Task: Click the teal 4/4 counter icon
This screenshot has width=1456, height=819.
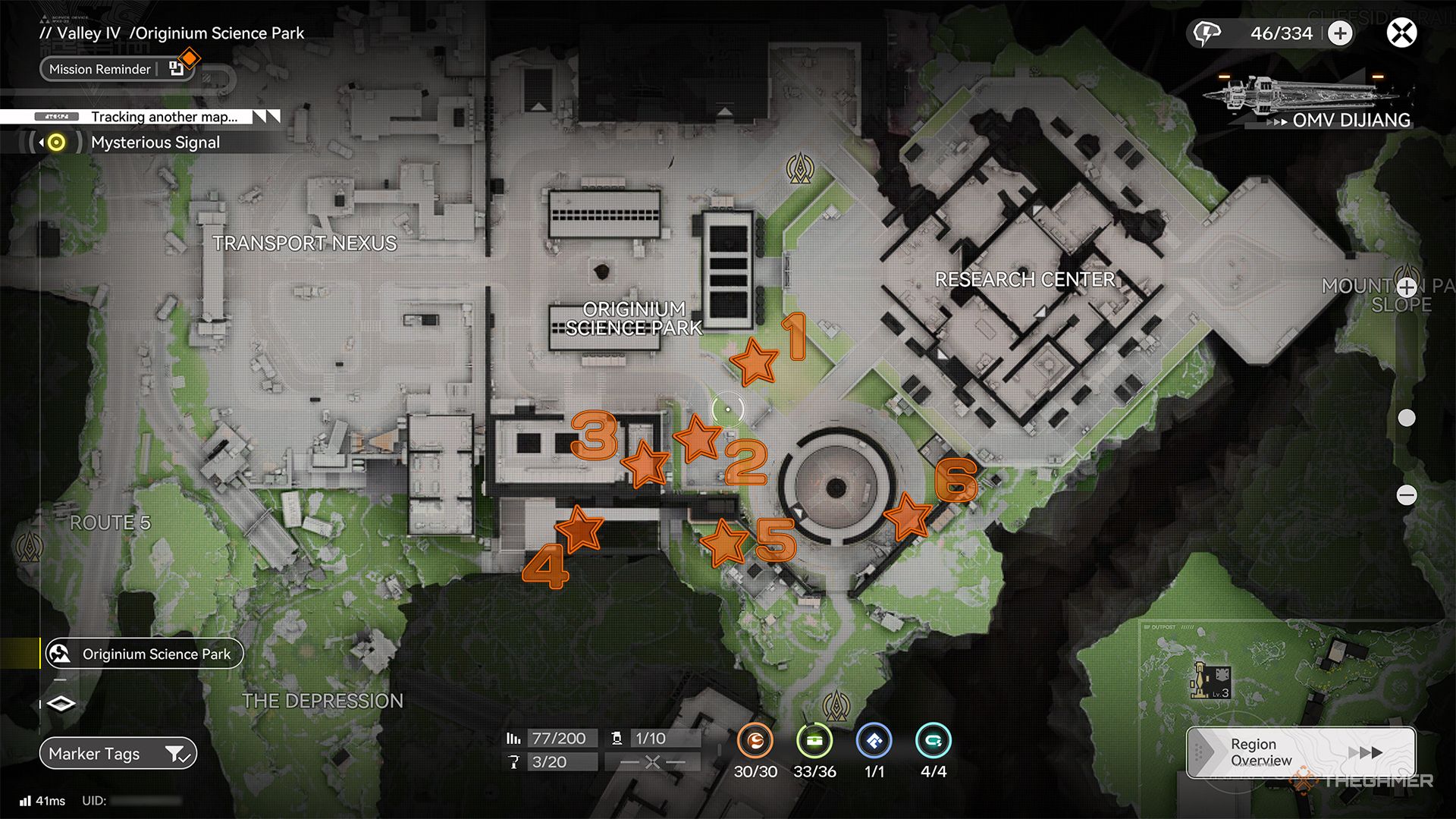Action: [933, 741]
